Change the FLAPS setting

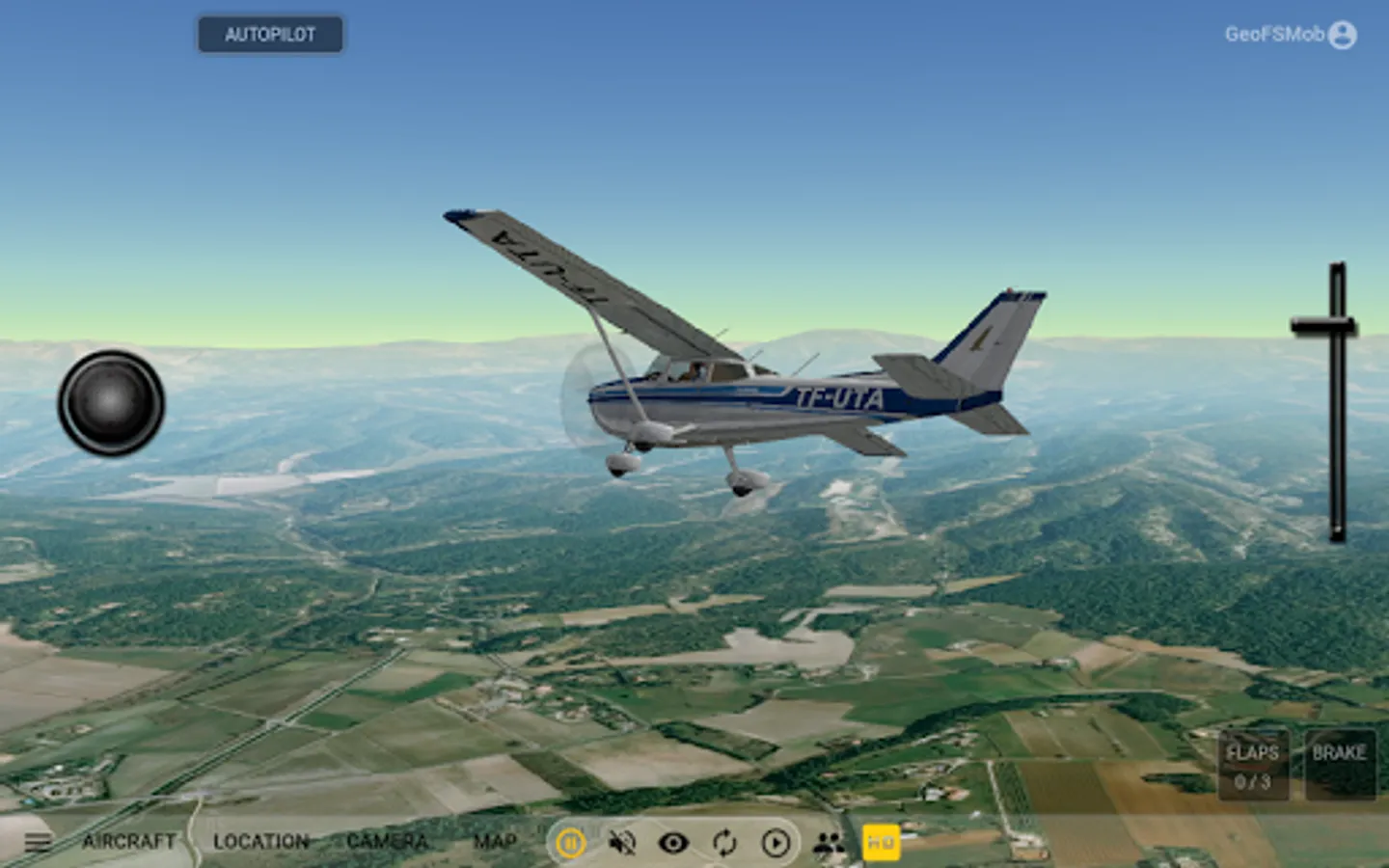click(1252, 766)
